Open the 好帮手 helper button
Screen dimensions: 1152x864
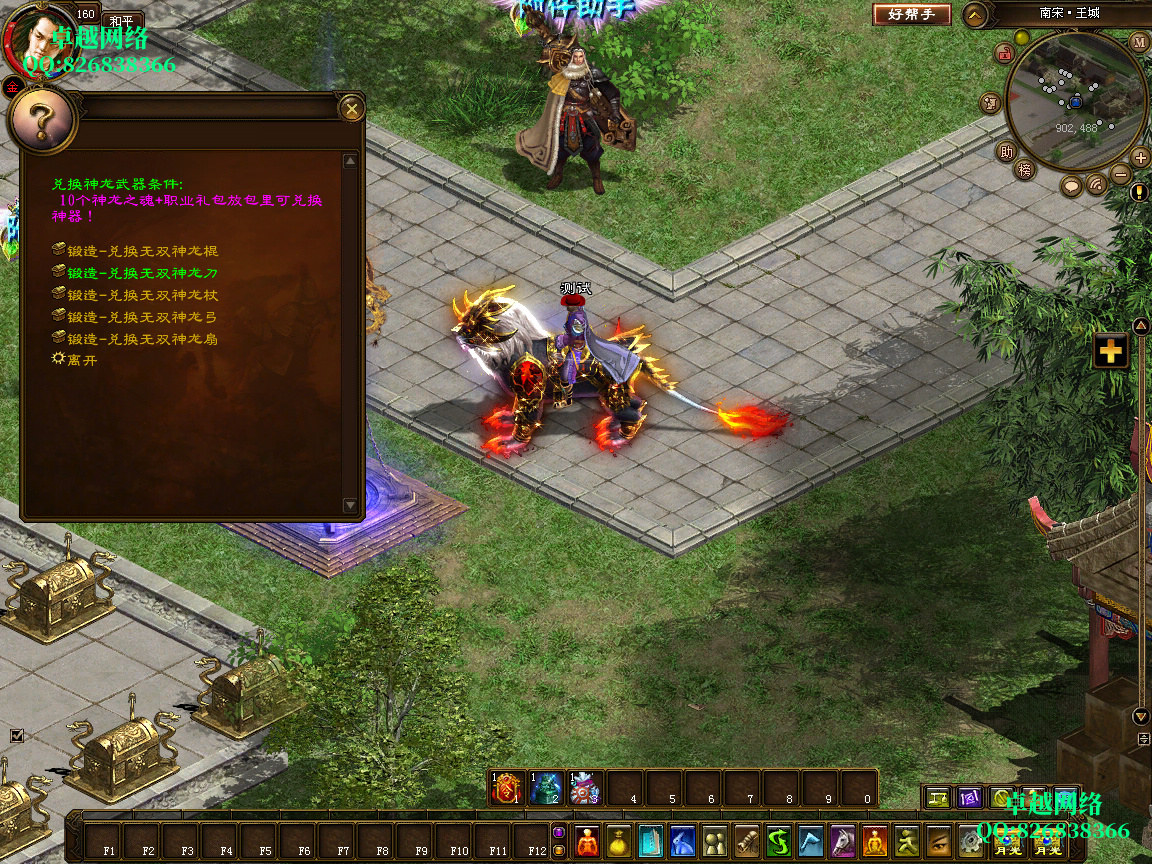(912, 15)
